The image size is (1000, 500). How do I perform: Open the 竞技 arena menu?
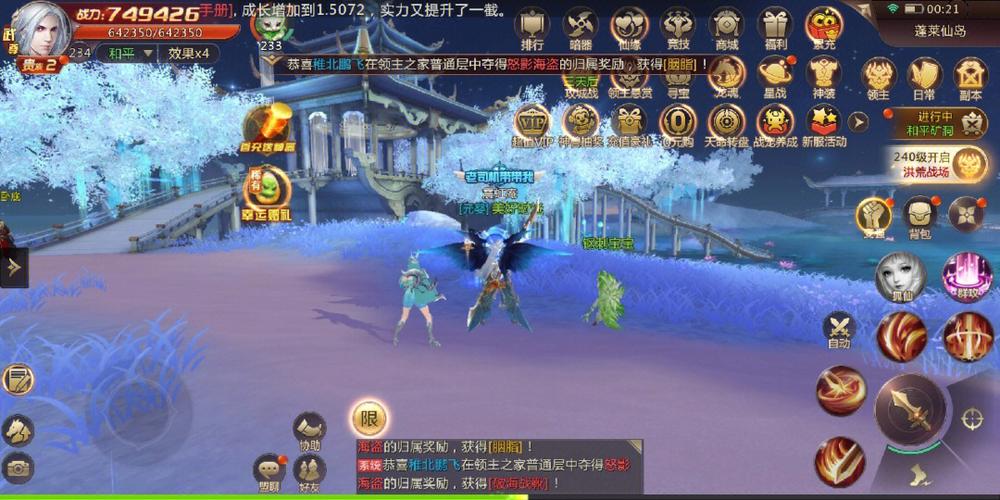[678, 27]
